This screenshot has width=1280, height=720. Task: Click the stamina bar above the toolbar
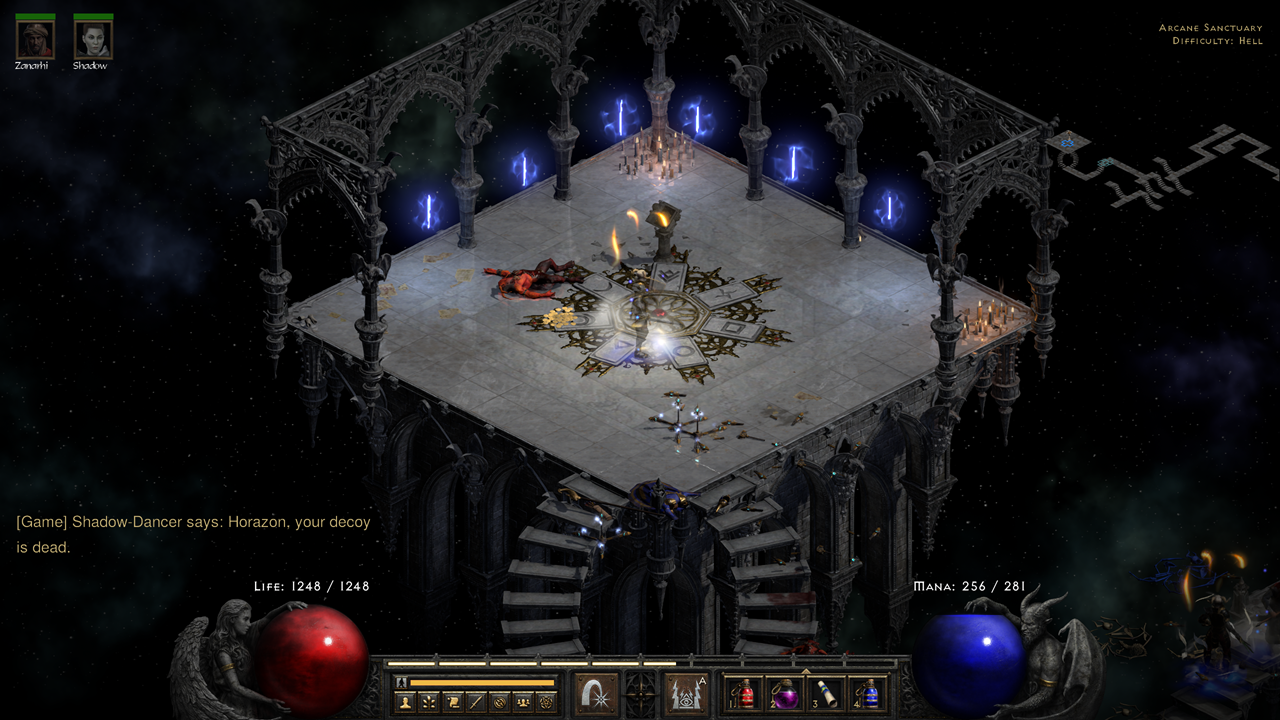coord(481,681)
